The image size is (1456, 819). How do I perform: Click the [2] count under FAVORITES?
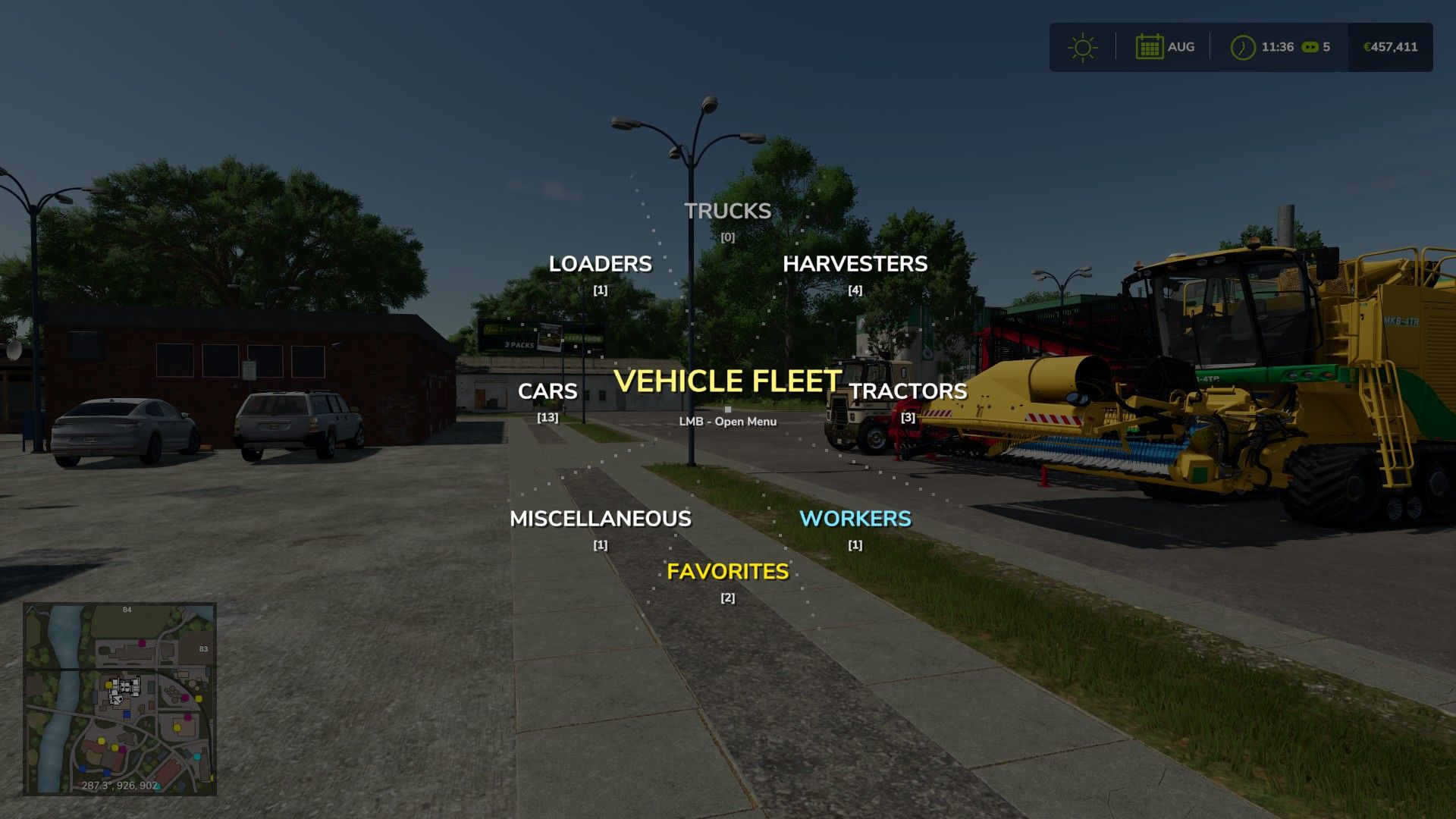point(727,598)
